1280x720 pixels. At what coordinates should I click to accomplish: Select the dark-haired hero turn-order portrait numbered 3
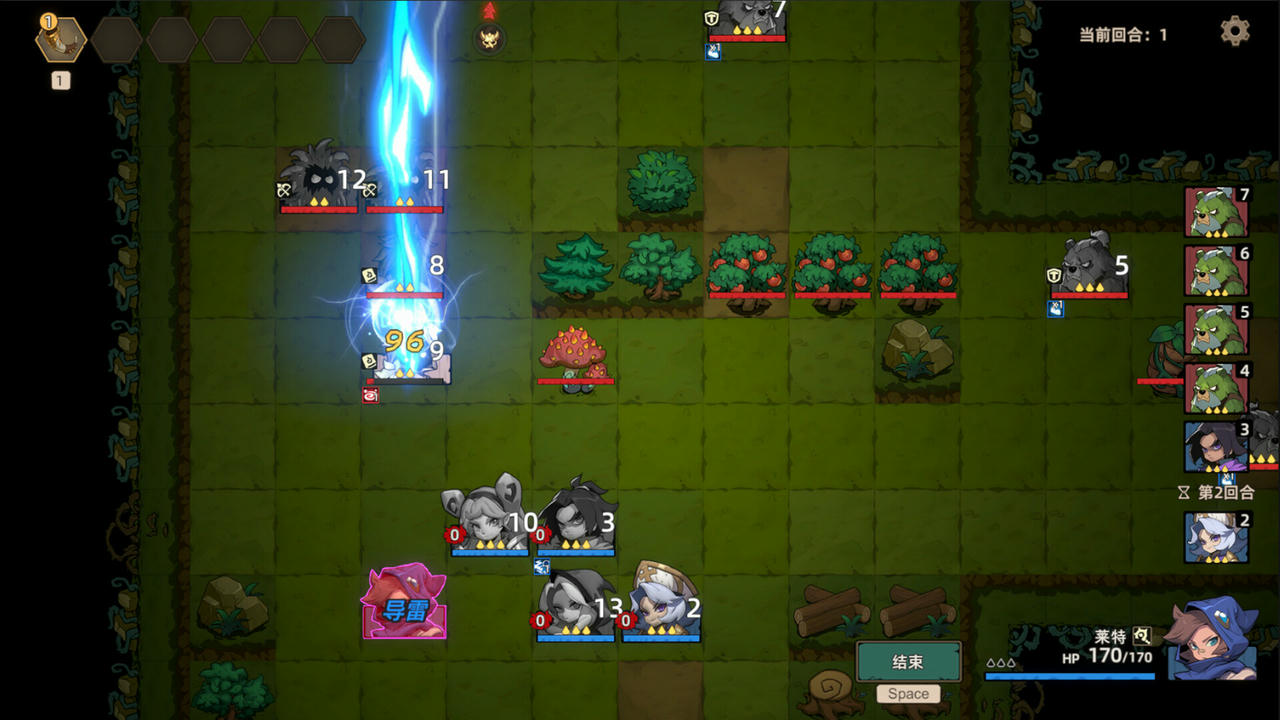pos(1216,447)
